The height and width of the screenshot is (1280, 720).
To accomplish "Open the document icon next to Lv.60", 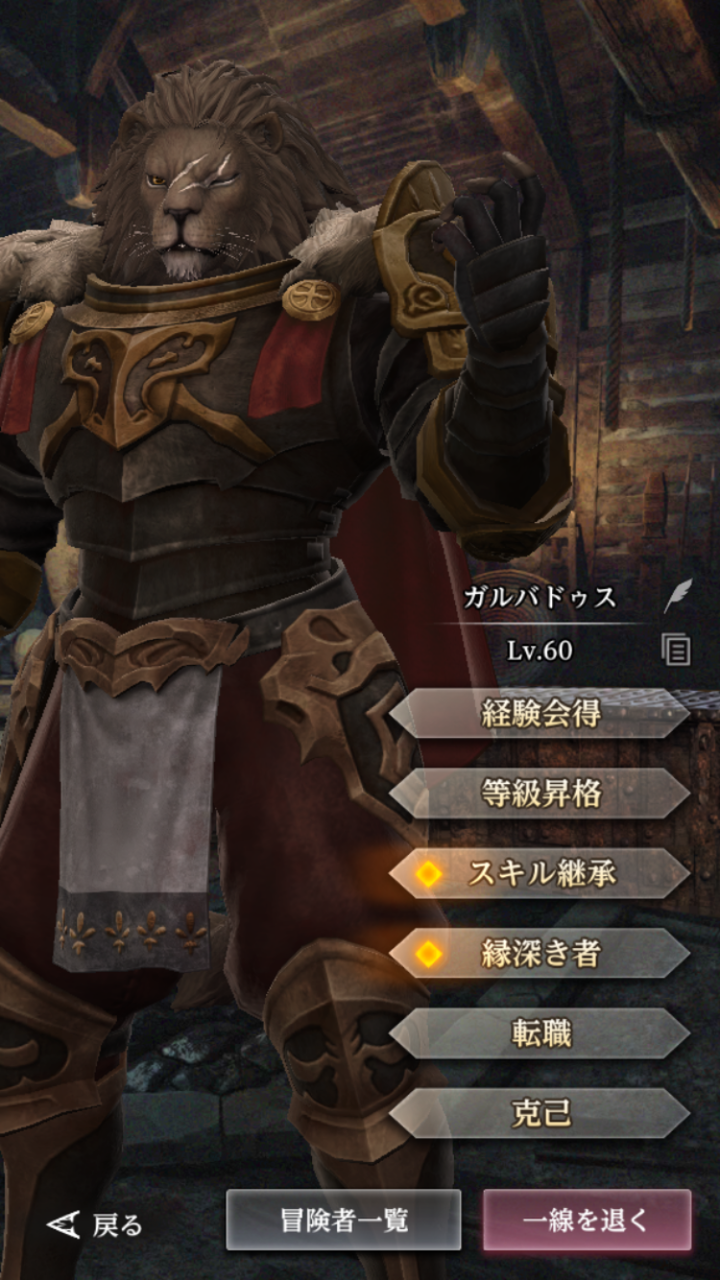I will click(677, 651).
